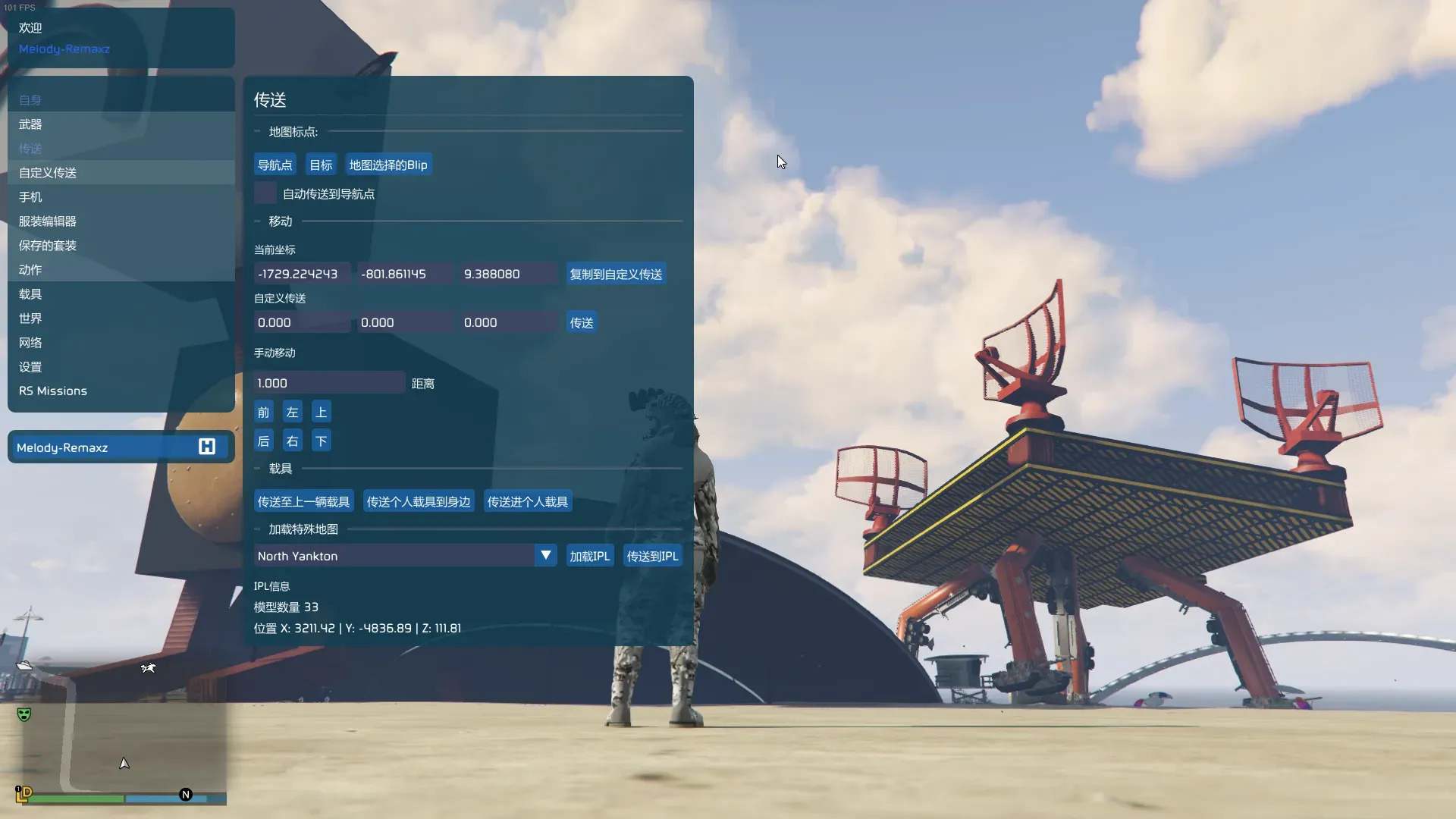Click 加载IPL to load the special map
The width and height of the screenshot is (1456, 819).
coord(589,555)
